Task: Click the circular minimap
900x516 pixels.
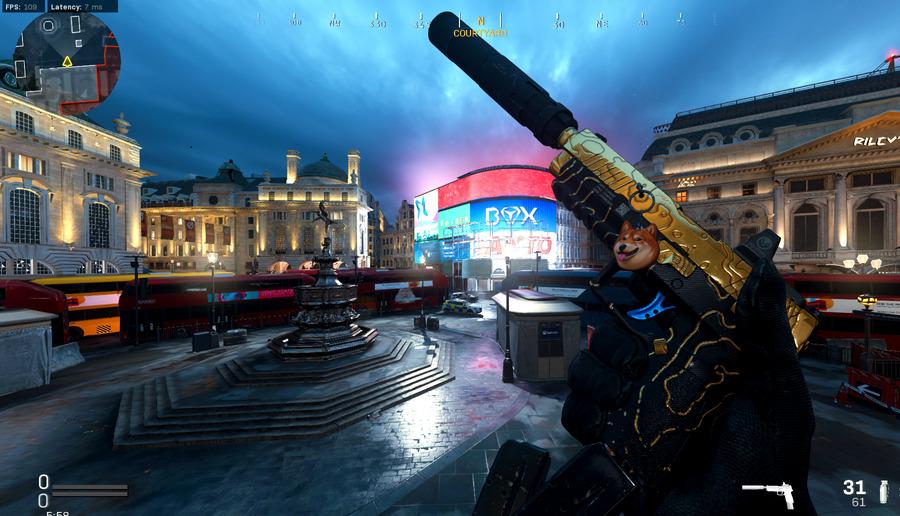Action: tap(67, 61)
